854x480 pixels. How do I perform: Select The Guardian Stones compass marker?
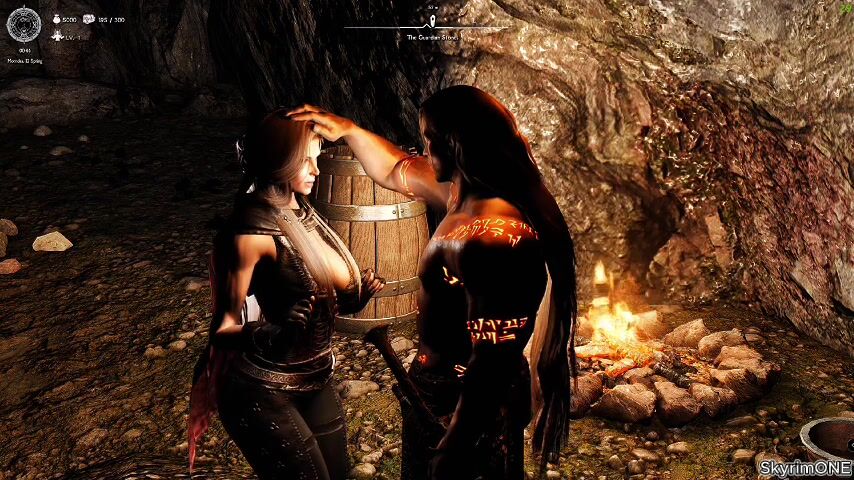point(431,20)
